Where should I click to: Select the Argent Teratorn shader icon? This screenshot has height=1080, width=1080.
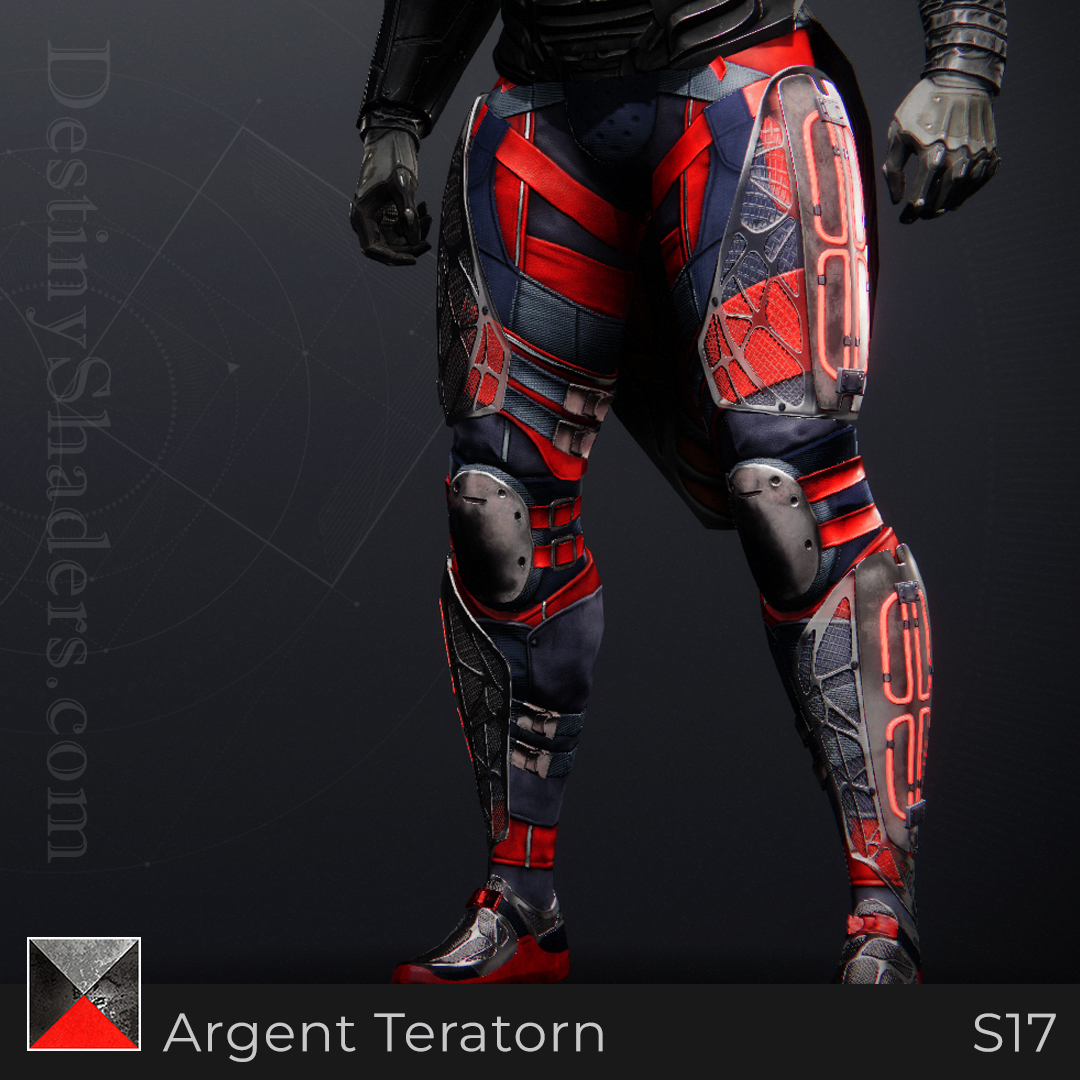84,994
